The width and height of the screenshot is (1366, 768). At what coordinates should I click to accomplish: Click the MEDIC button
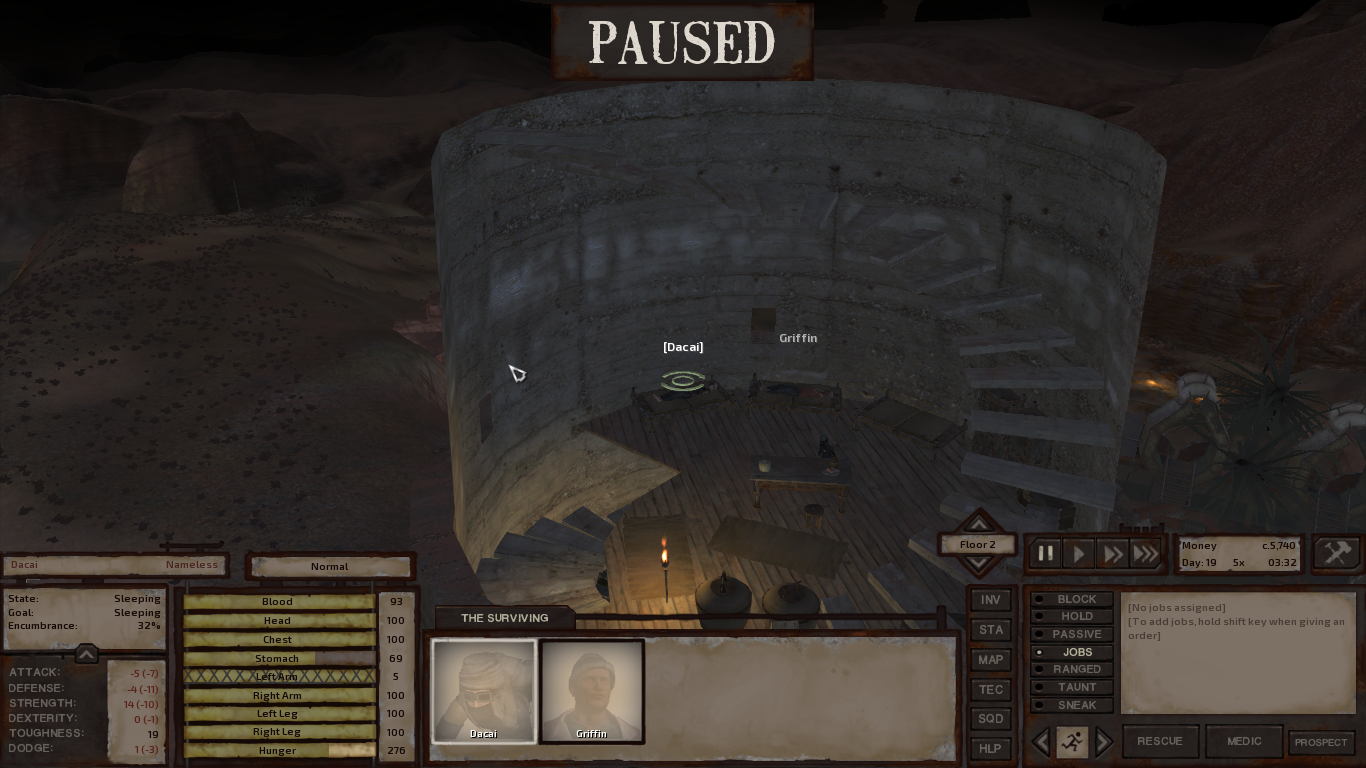[x=1244, y=741]
